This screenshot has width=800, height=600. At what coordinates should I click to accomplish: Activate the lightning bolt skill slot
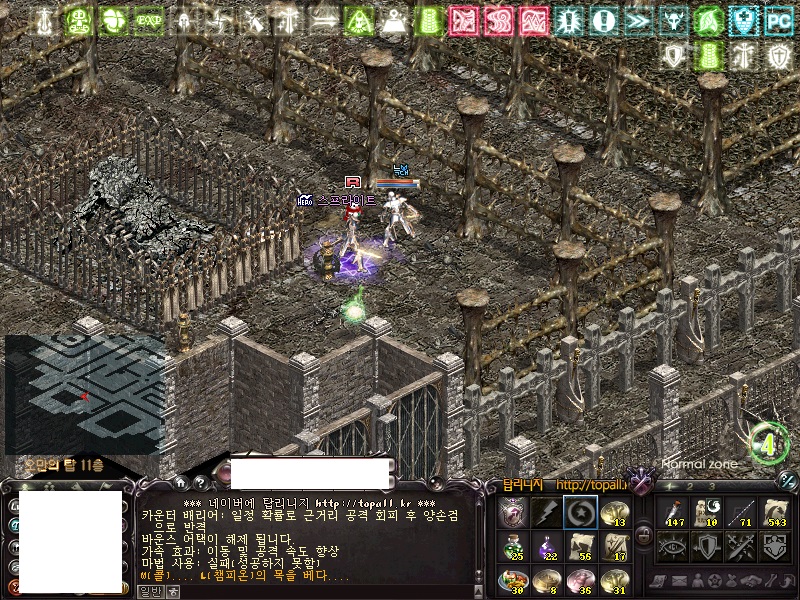click(546, 513)
